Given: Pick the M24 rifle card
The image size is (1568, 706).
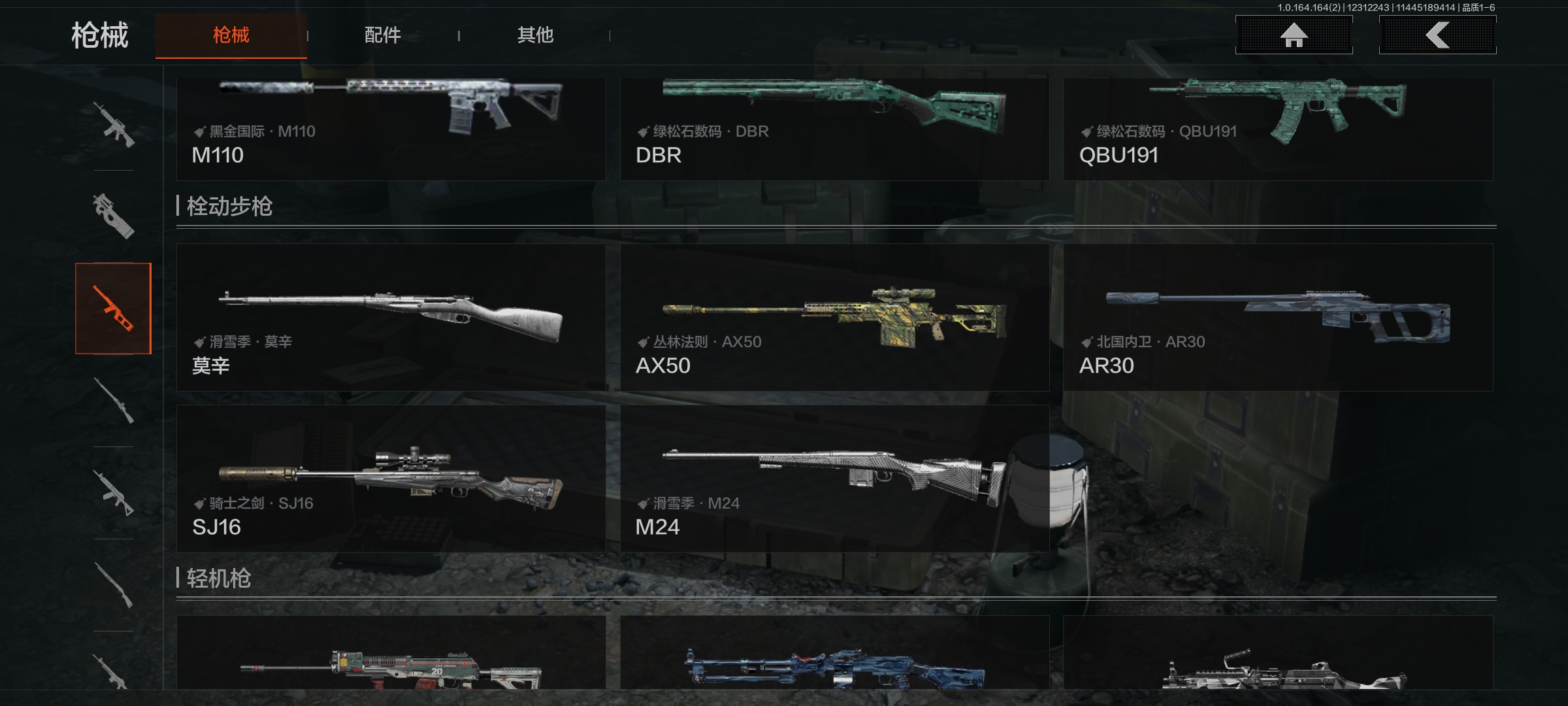Looking at the screenshot, I should 834,479.
